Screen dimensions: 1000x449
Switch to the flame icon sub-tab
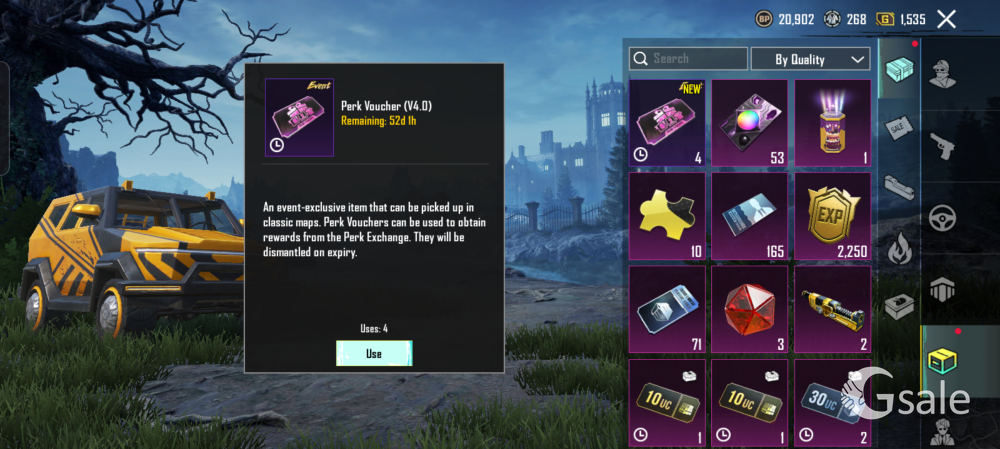898,247
